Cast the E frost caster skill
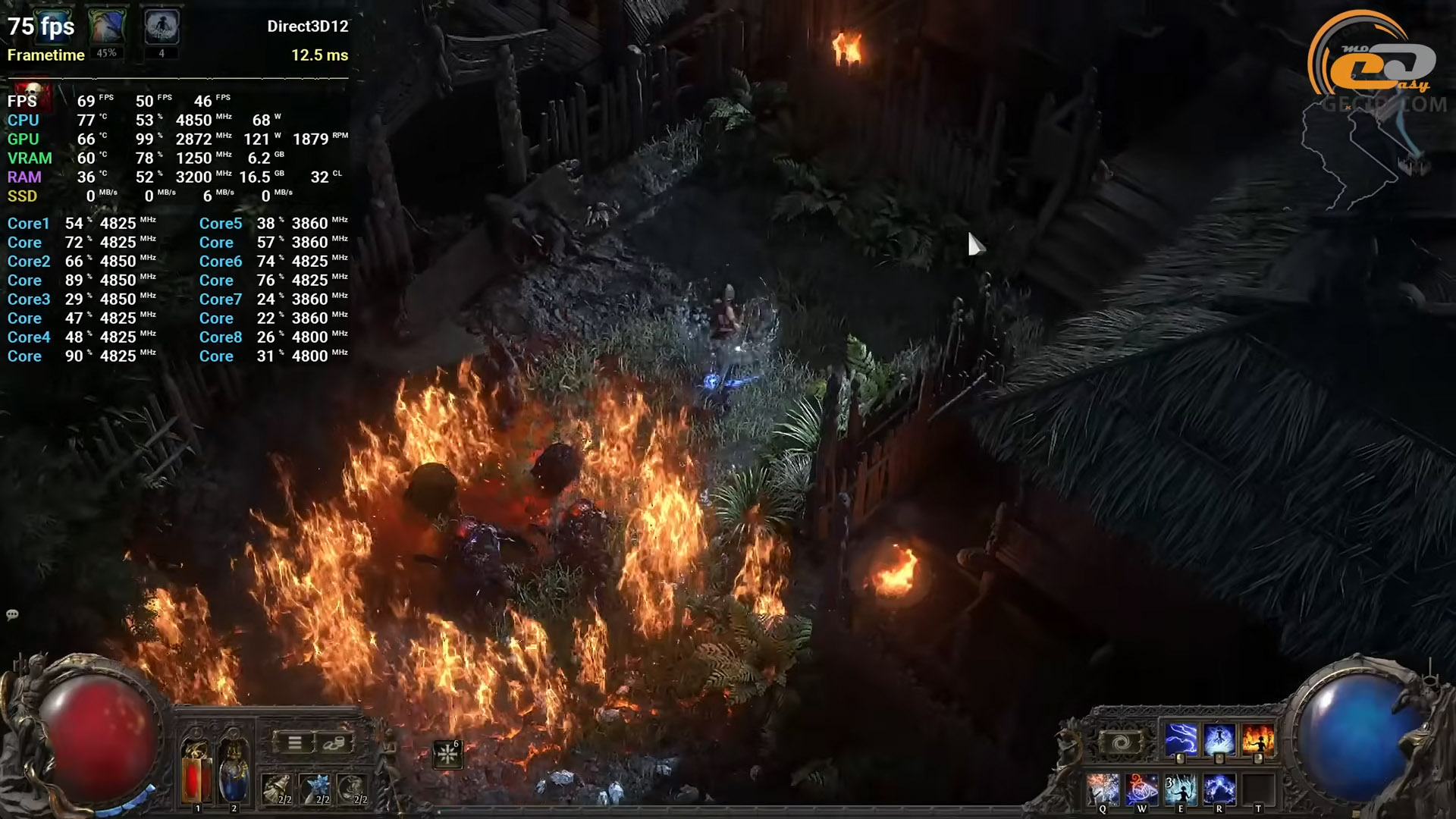This screenshot has width=1456, height=819. 1180,789
